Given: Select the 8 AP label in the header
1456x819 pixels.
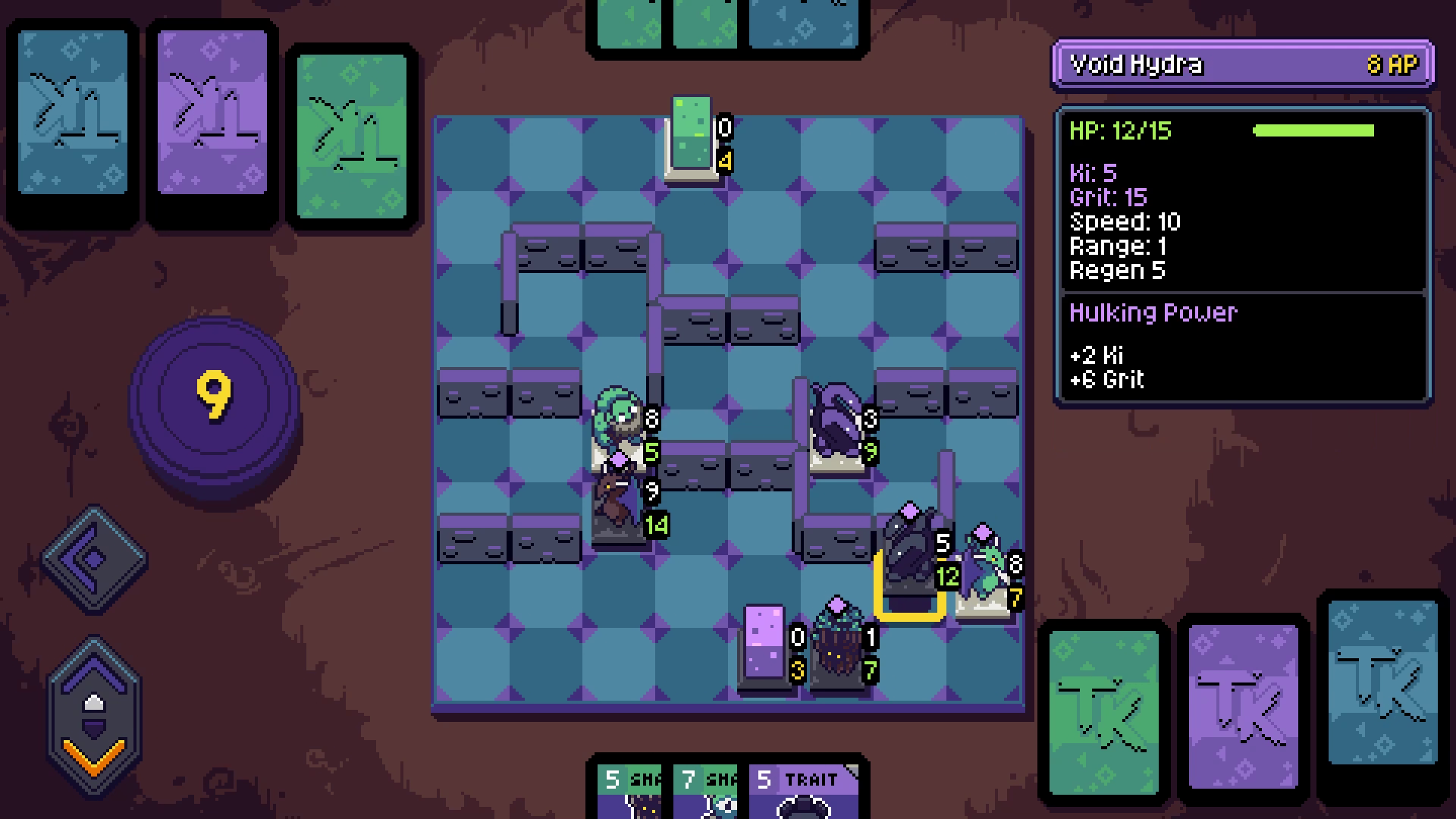Looking at the screenshot, I should [1392, 64].
